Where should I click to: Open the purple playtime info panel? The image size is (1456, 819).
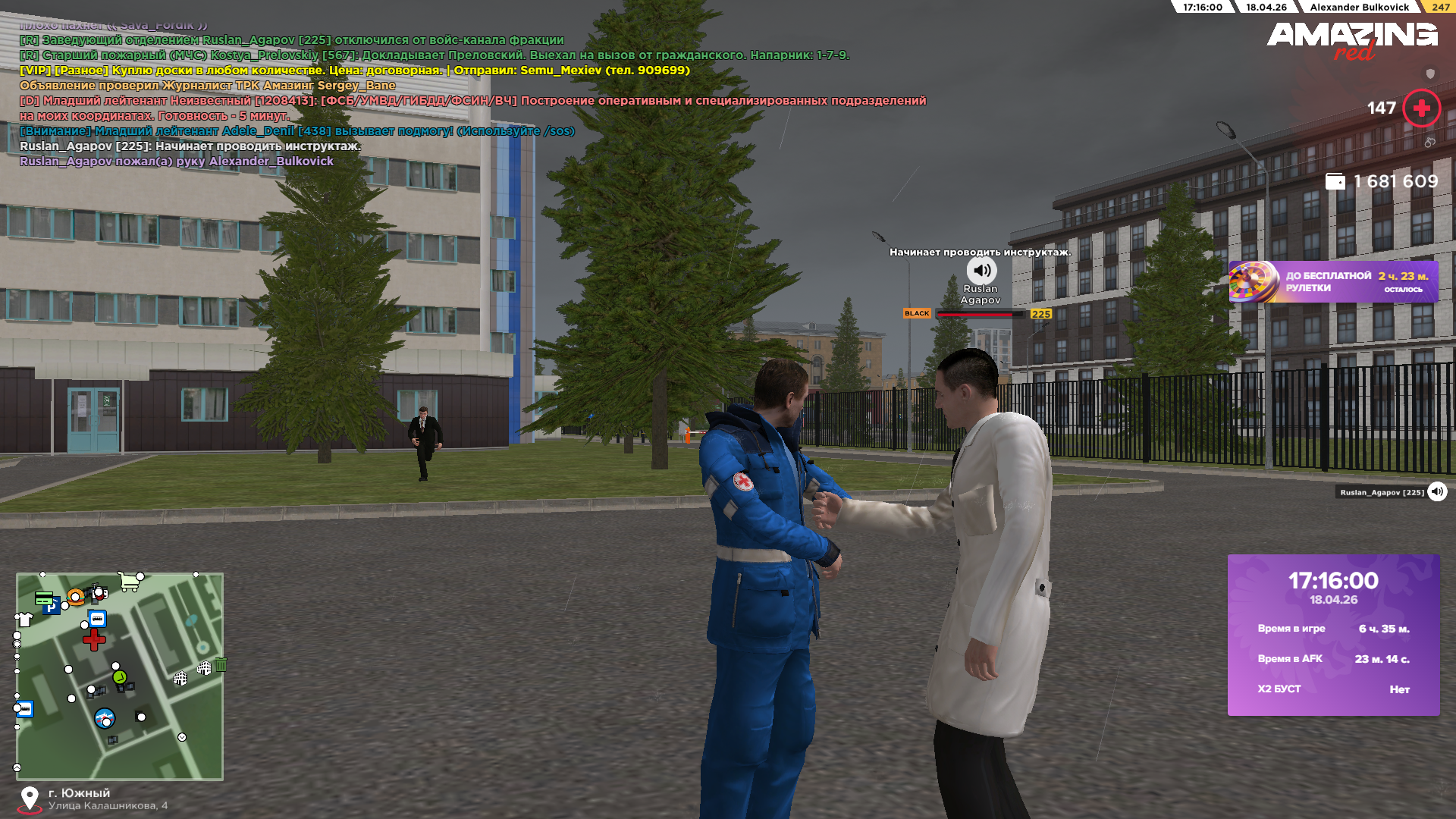[x=1333, y=635]
